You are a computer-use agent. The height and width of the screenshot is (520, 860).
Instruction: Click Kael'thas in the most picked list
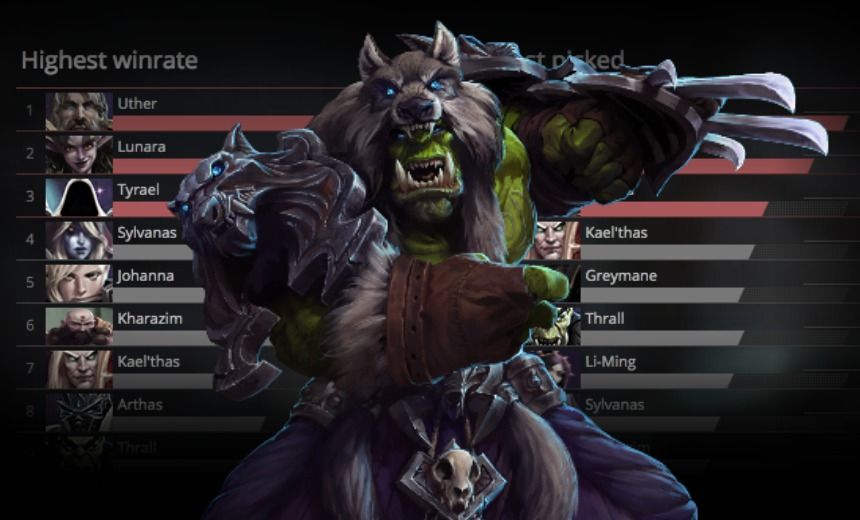(616, 232)
